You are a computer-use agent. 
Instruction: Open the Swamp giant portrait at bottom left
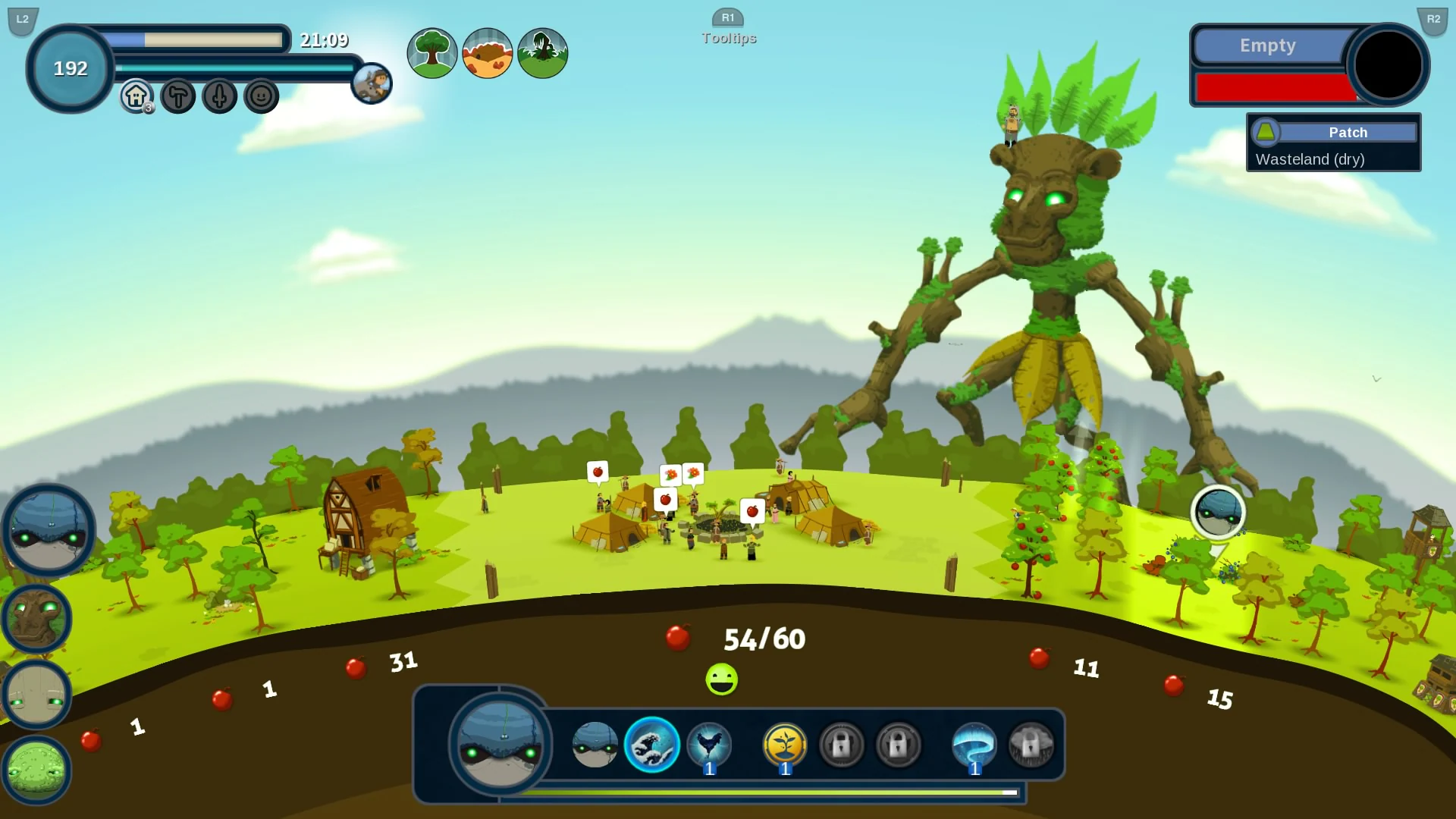coord(36,770)
